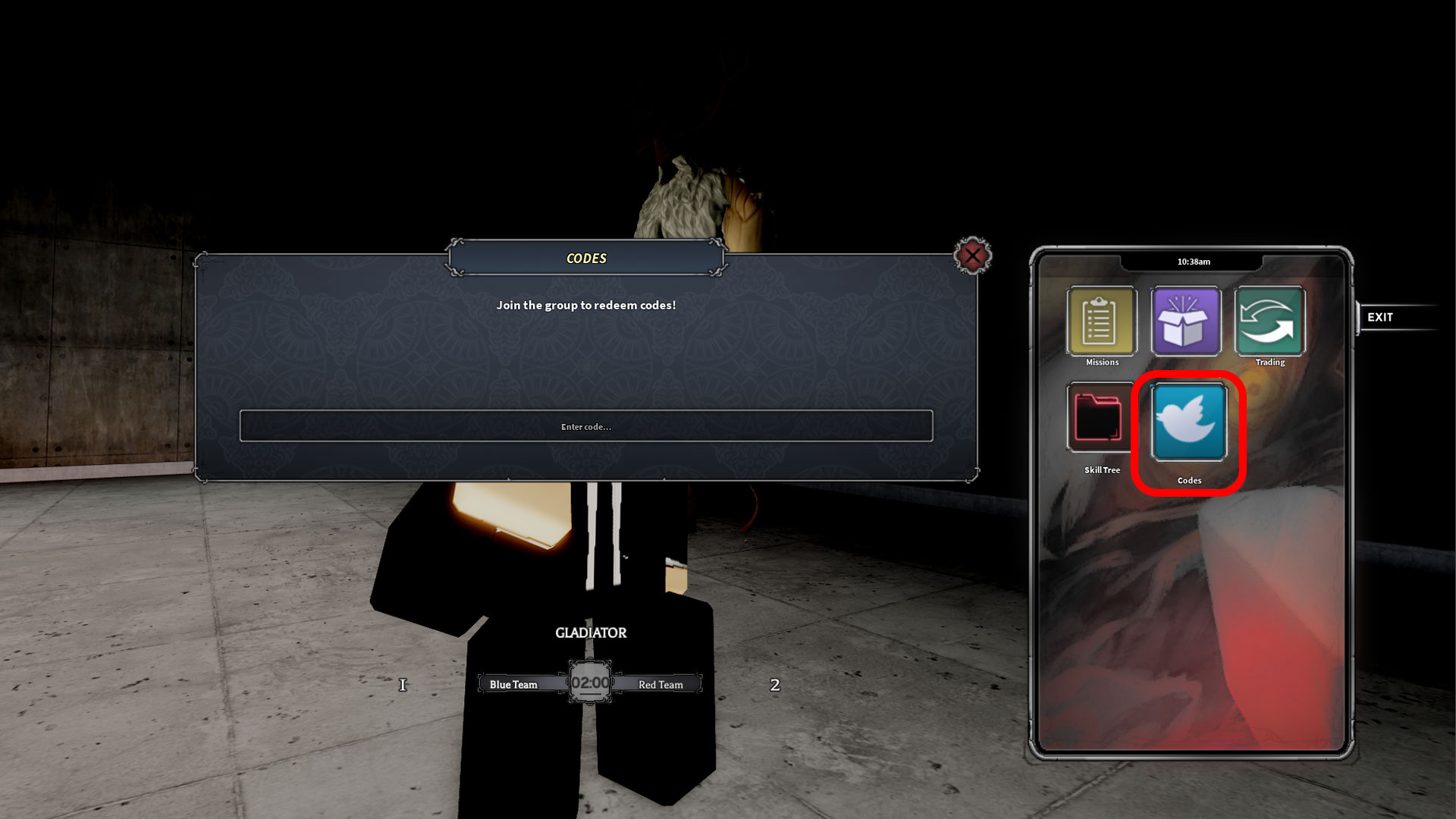Viewport: 1456px width, 819px height.
Task: Click the Join the group message
Action: coord(585,305)
